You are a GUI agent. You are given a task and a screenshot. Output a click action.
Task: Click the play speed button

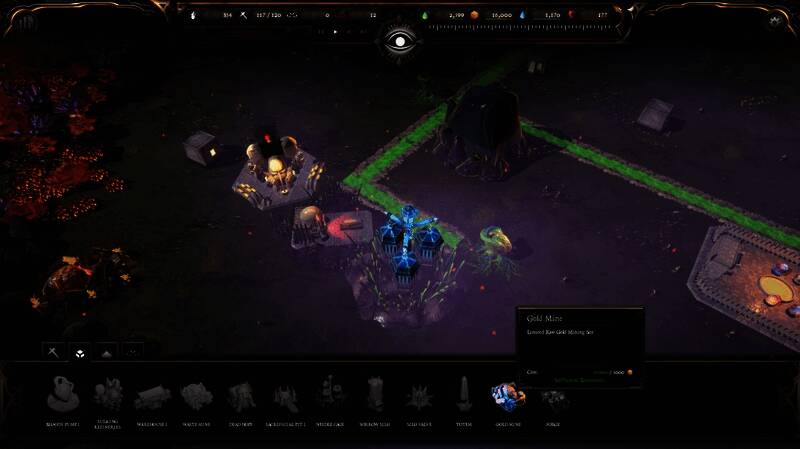(335, 32)
